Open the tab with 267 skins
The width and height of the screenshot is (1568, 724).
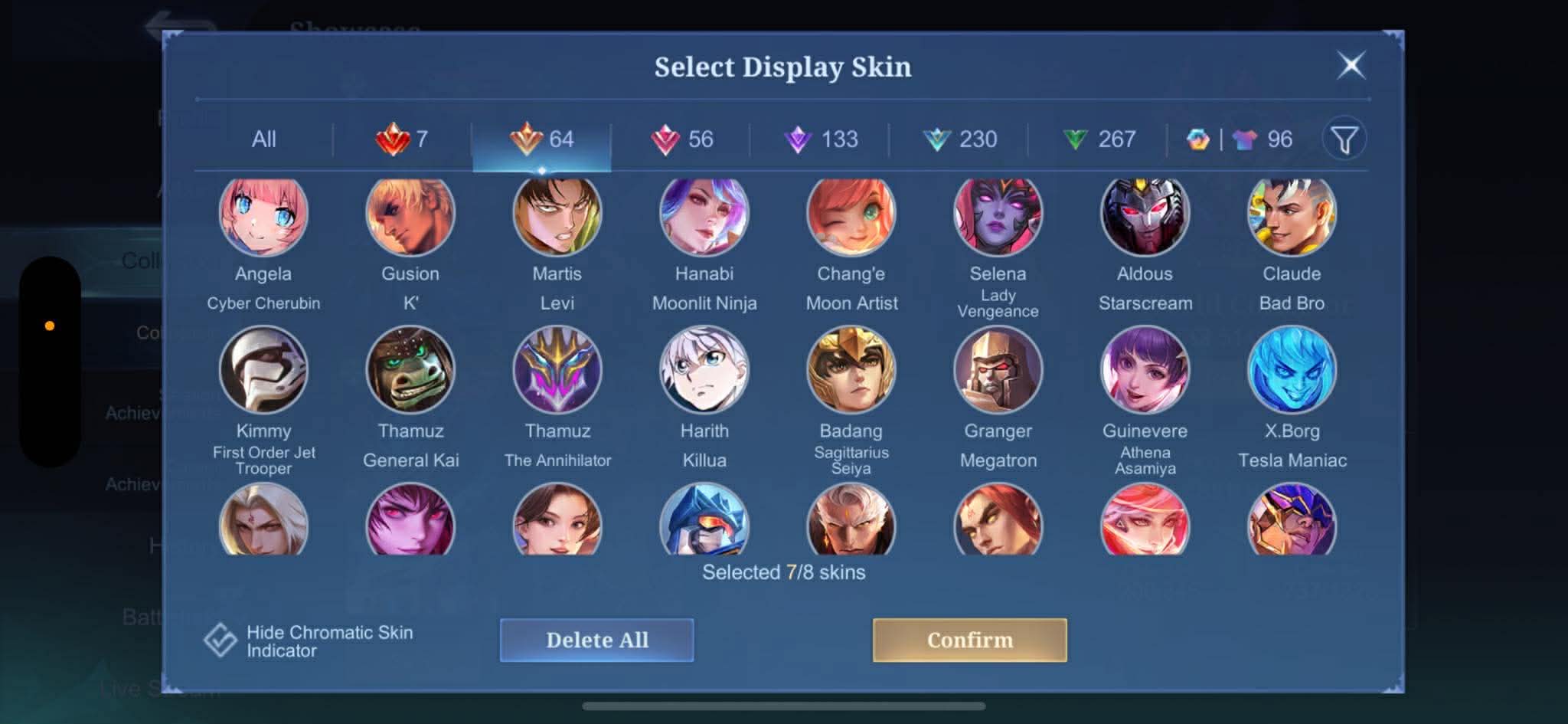pos(1099,139)
